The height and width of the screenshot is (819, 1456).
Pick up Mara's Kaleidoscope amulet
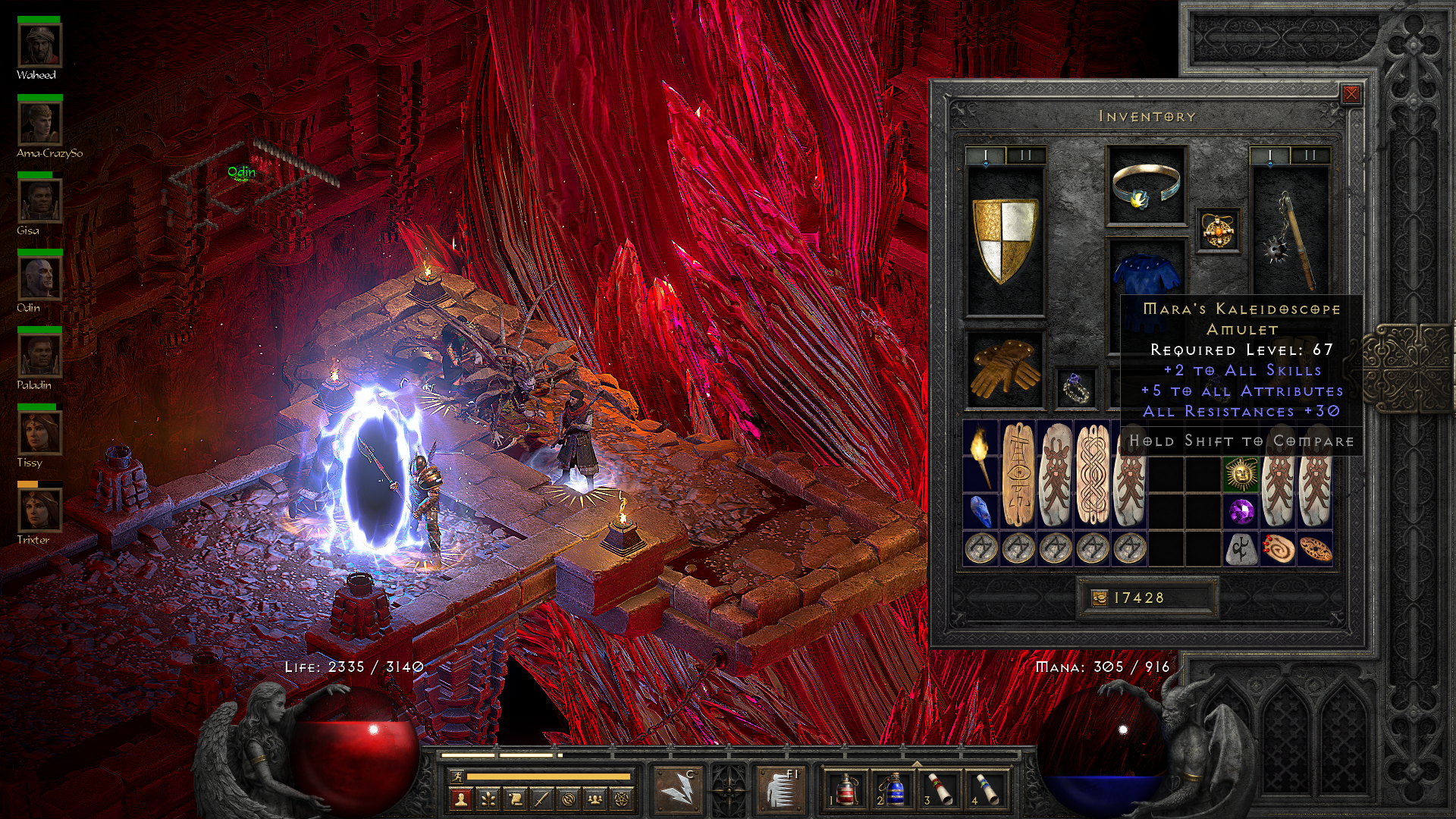pos(1218,231)
